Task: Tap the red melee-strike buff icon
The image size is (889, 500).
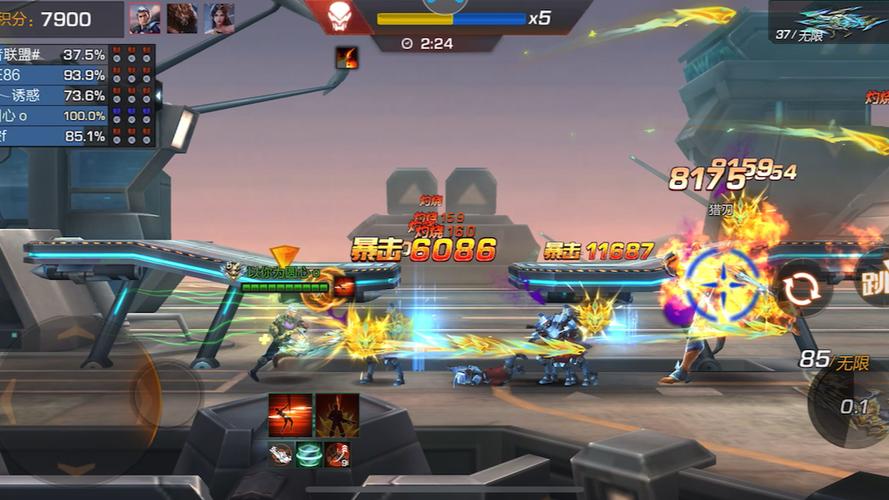Action: pyautogui.click(x=338, y=454)
